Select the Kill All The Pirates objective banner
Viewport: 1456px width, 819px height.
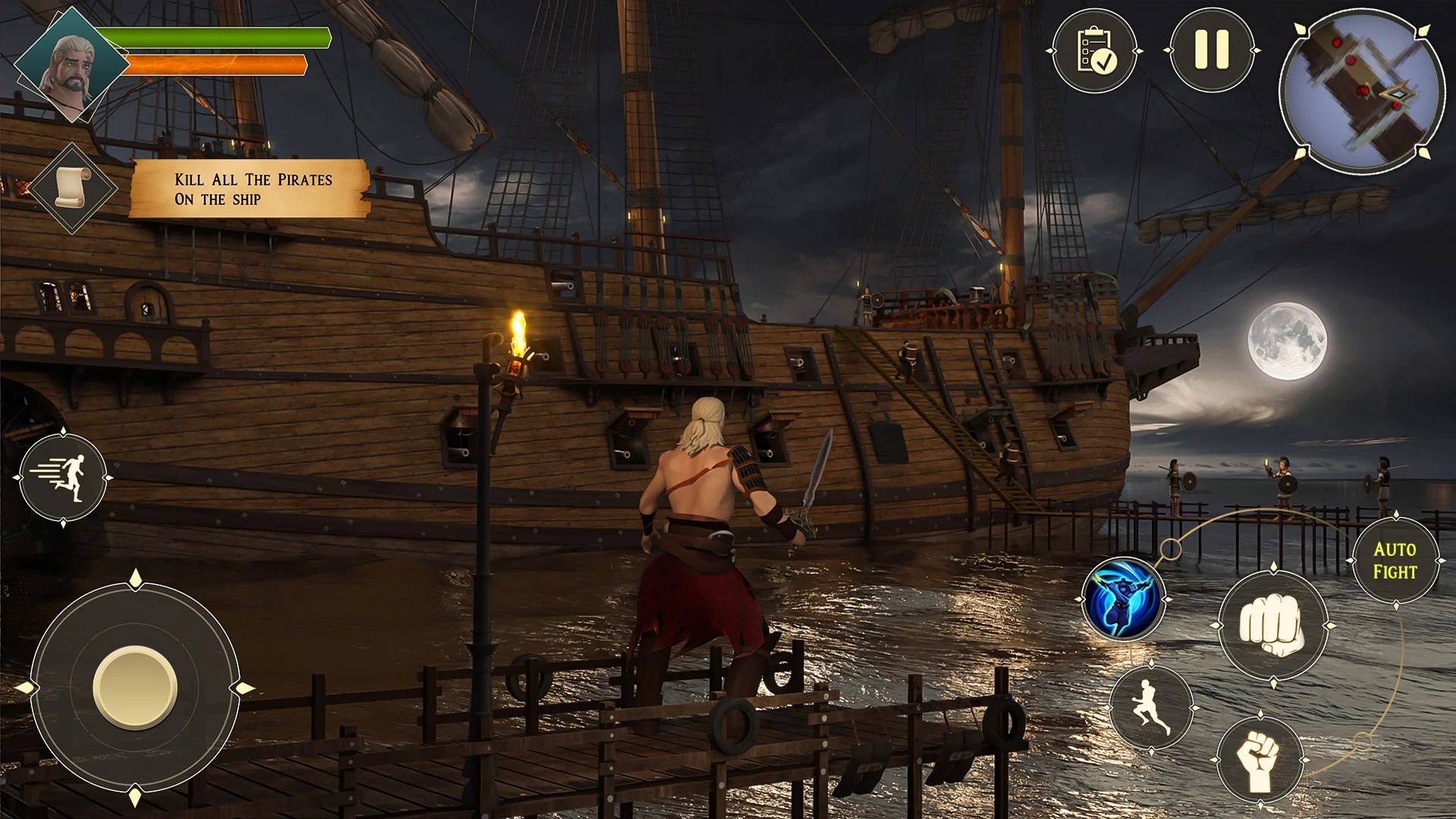(x=250, y=189)
